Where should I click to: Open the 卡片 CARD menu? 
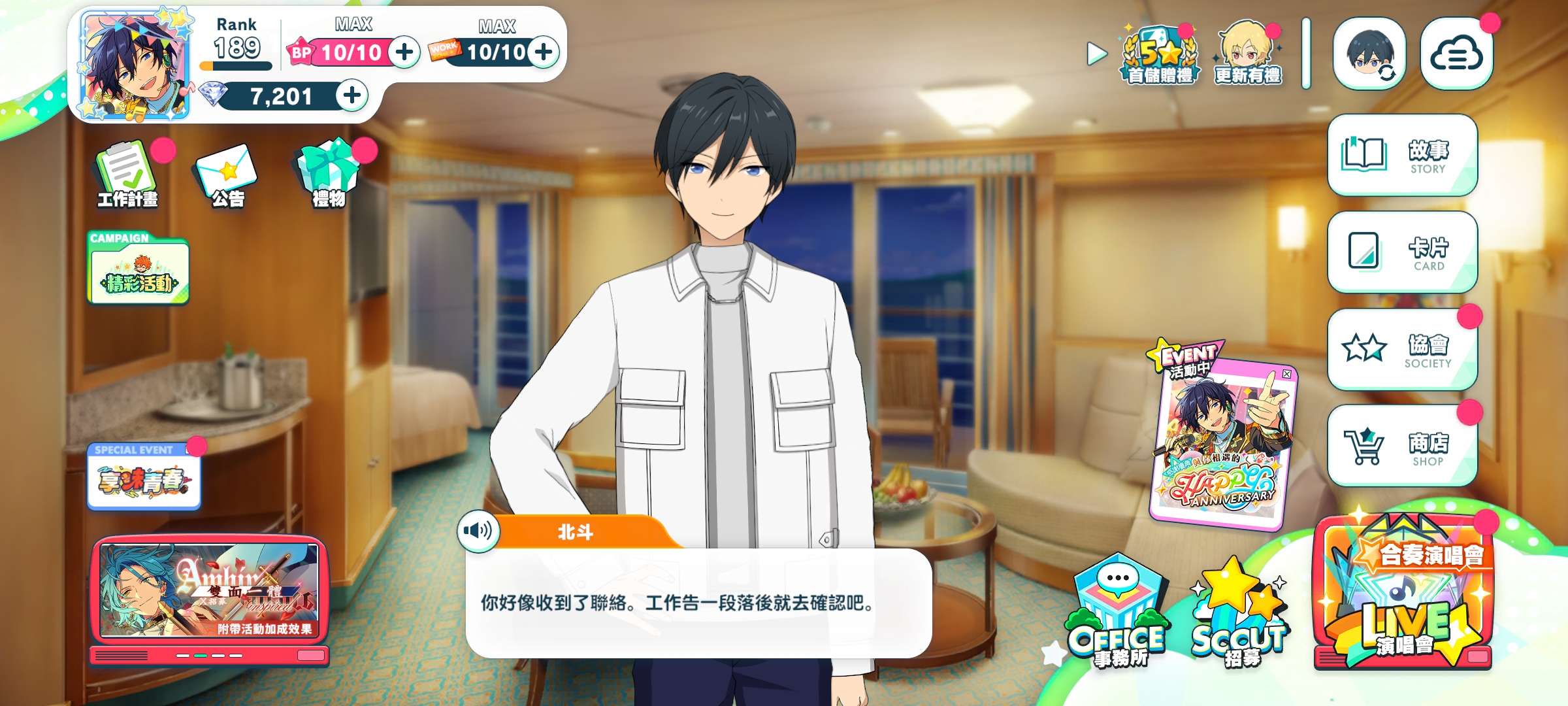[1402, 252]
